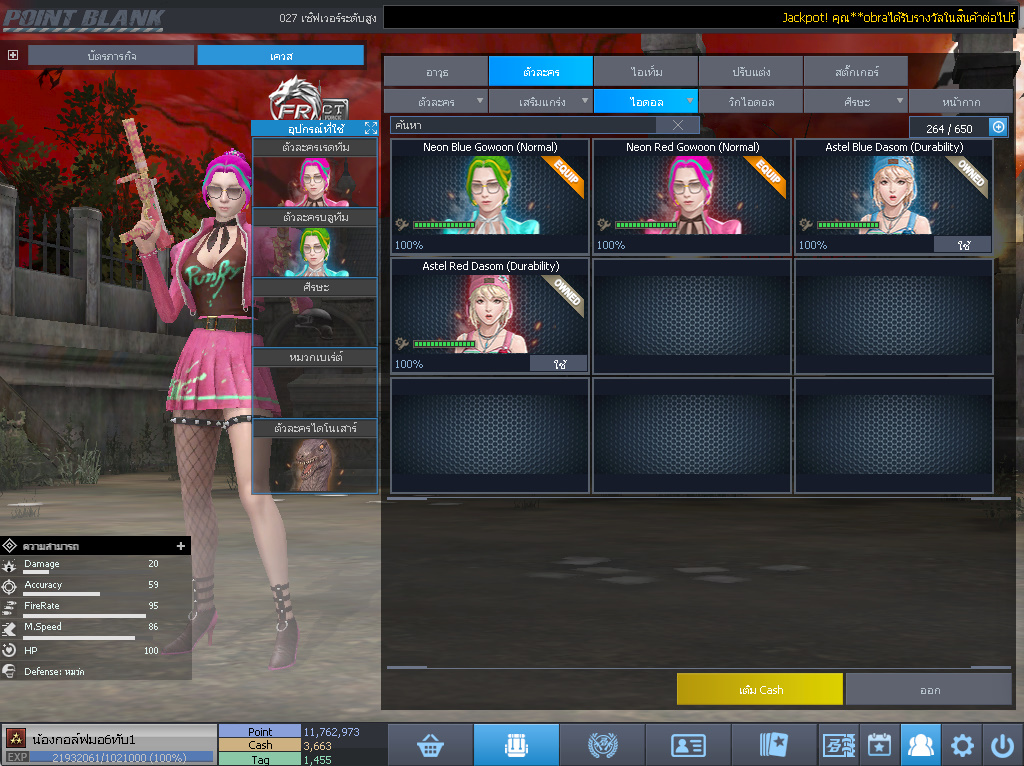Select the Neon Red Gowoon character card
Image resolution: width=1024 pixels, height=766 pixels.
click(692, 196)
